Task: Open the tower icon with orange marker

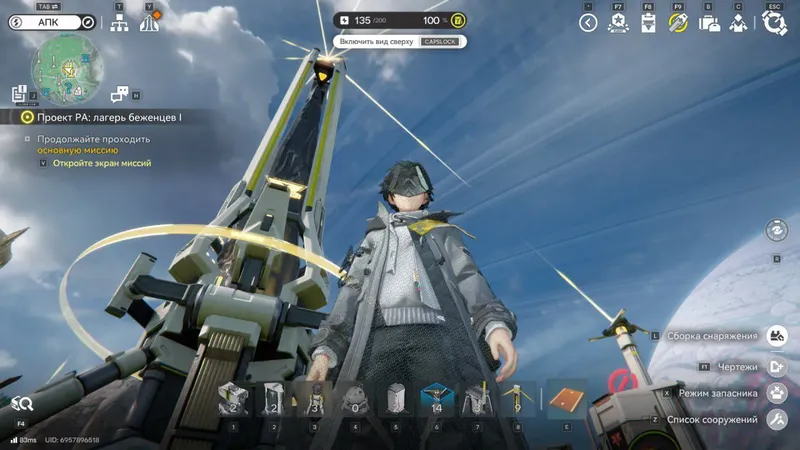Action: [150, 22]
